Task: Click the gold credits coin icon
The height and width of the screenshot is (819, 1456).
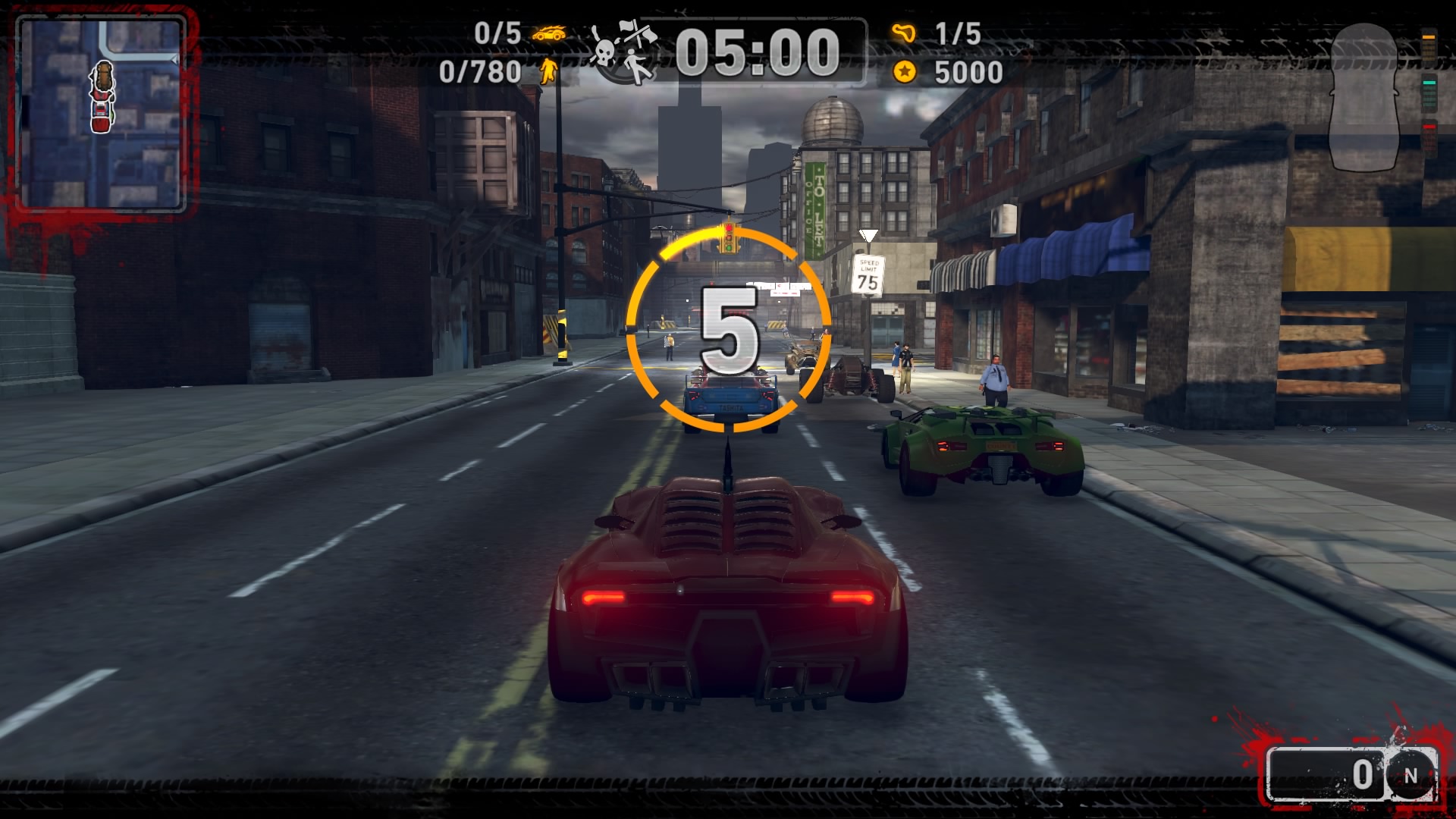Action: click(x=904, y=72)
